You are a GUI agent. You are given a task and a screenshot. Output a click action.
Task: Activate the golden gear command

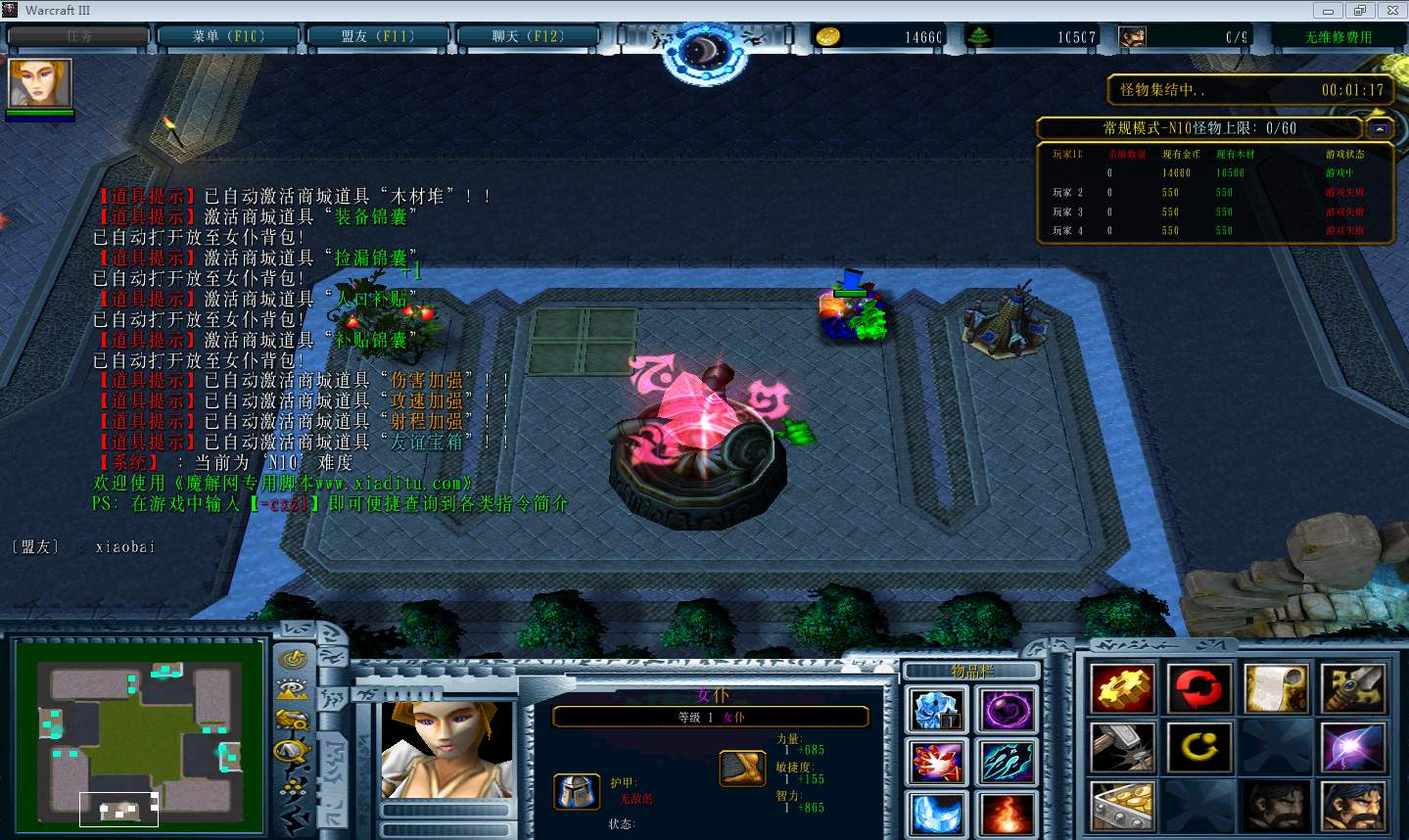(1123, 689)
